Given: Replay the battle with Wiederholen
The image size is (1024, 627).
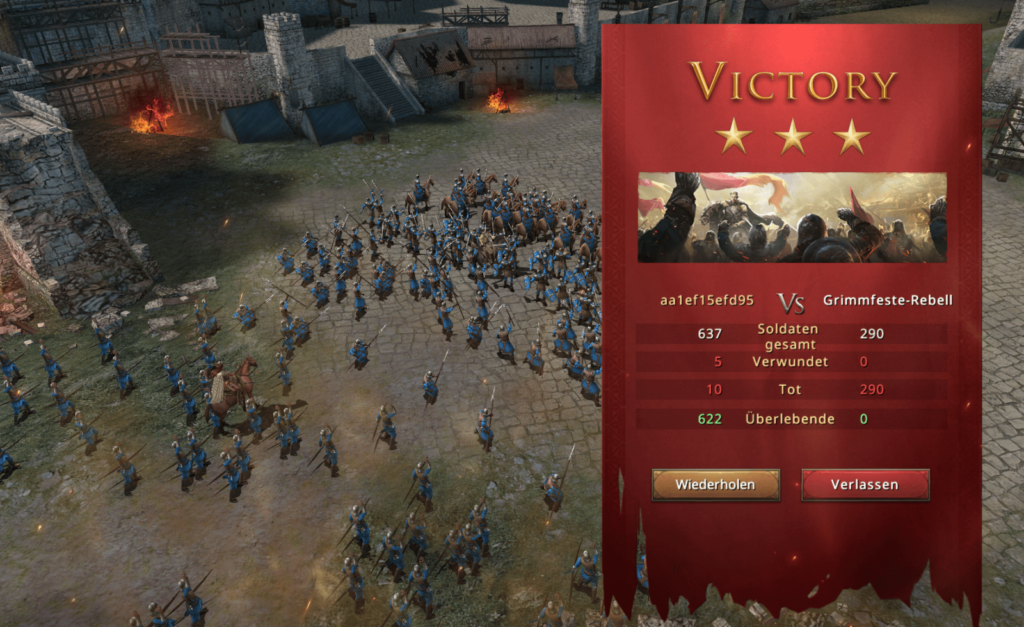Looking at the screenshot, I should point(715,485).
